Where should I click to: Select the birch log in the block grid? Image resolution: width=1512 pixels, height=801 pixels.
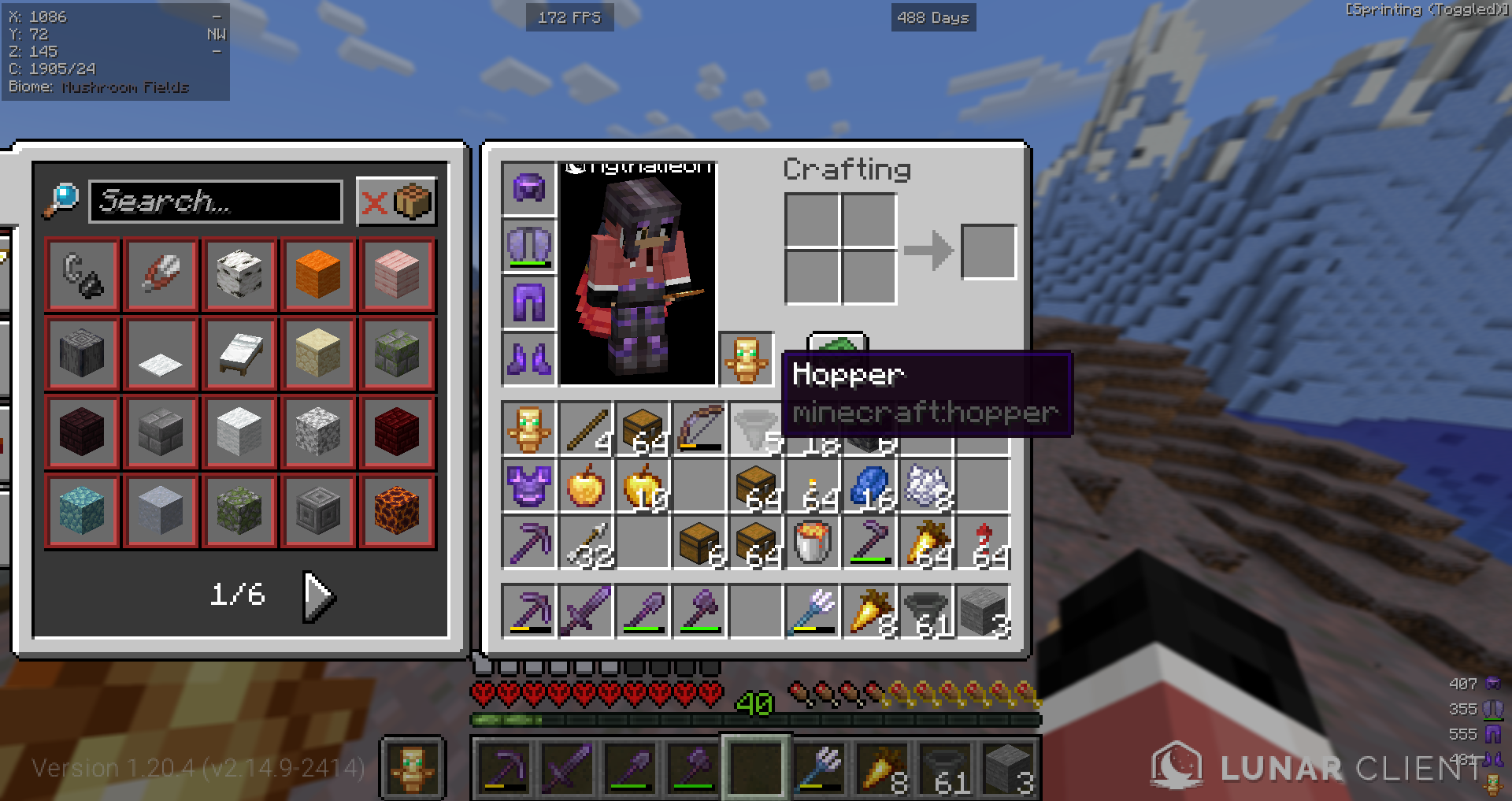click(240, 274)
